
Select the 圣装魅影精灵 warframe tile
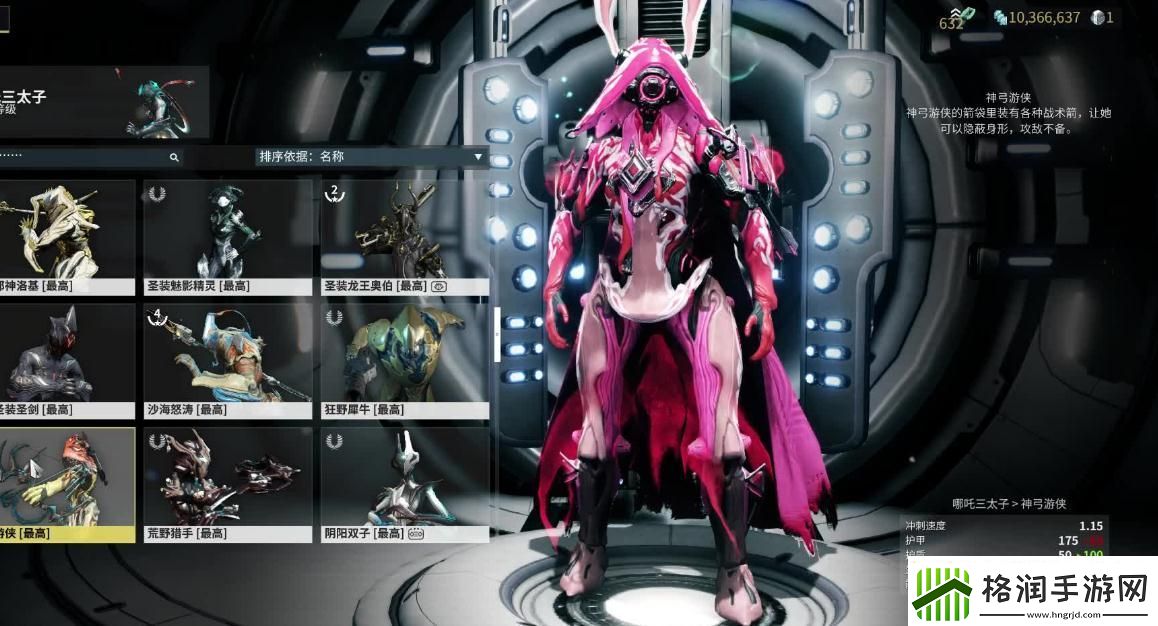pos(228,237)
